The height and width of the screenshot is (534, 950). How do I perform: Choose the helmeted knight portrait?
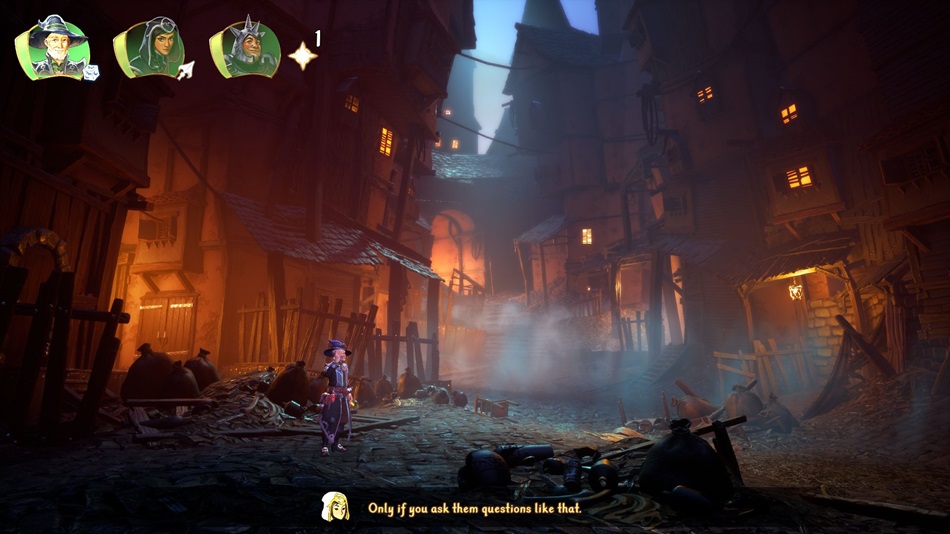(x=243, y=49)
